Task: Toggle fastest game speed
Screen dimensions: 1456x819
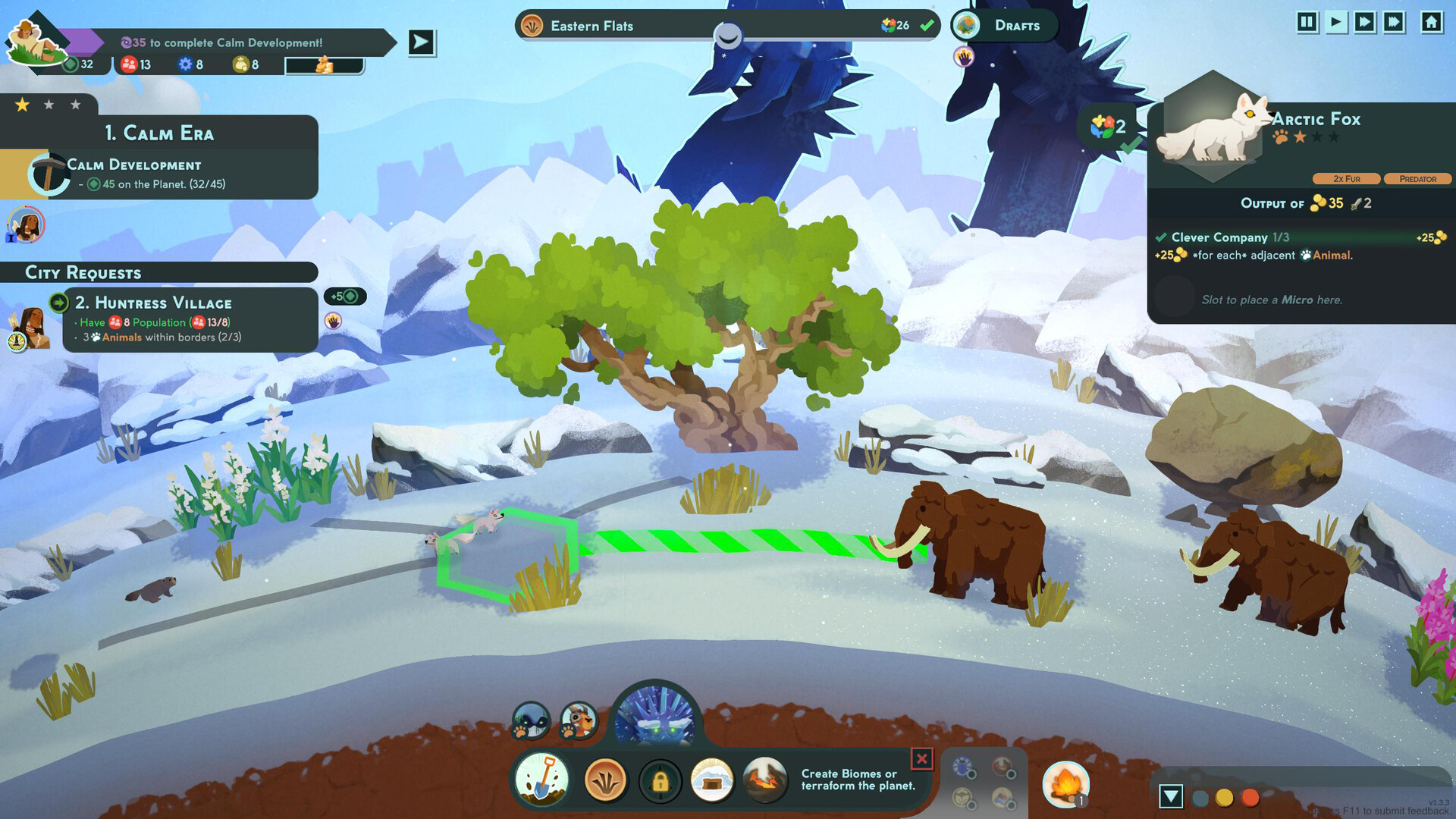Action: pos(1392,23)
